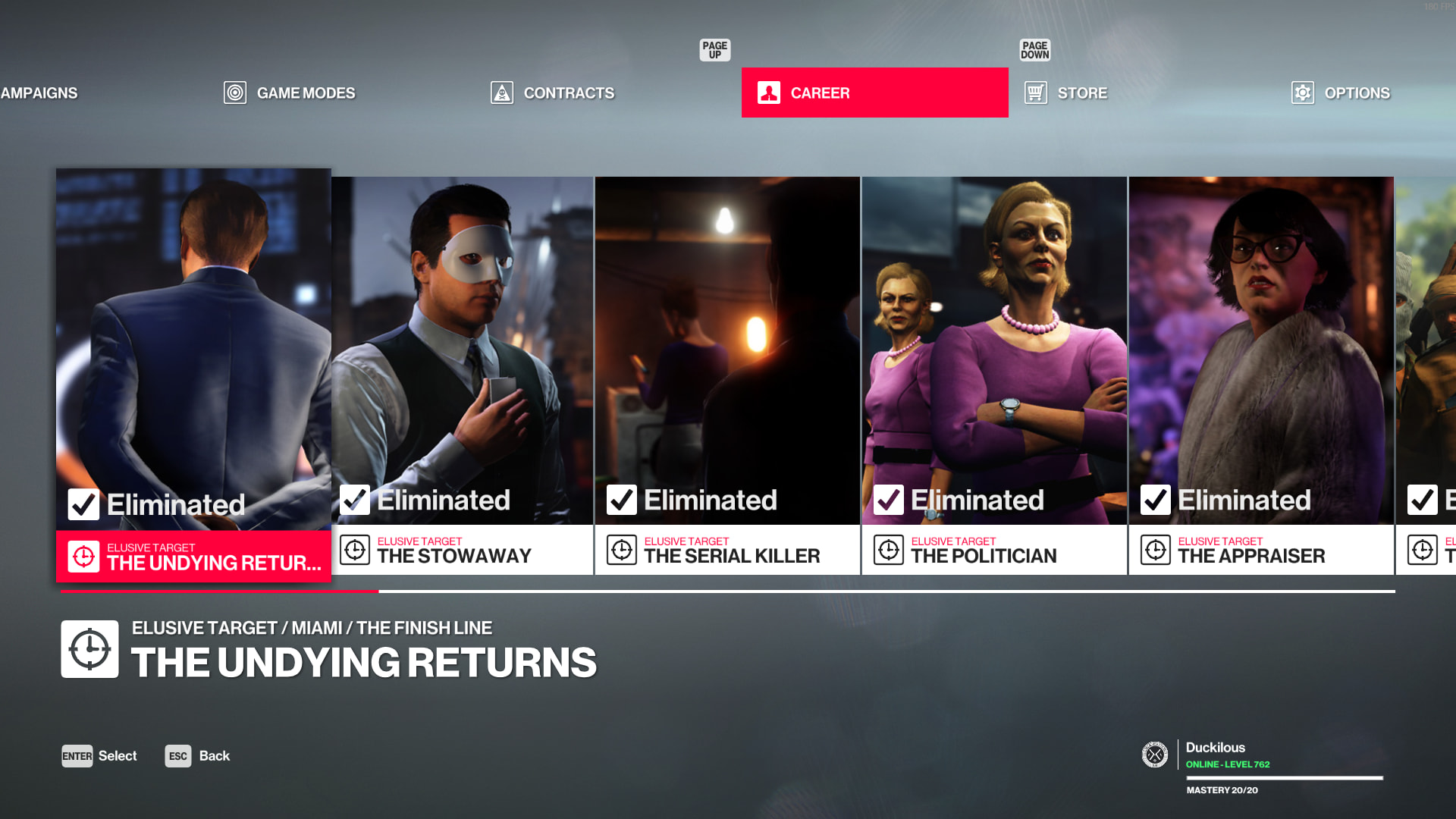This screenshot has height=819, width=1456.
Task: Go to the Store tab
Action: [x=1066, y=93]
